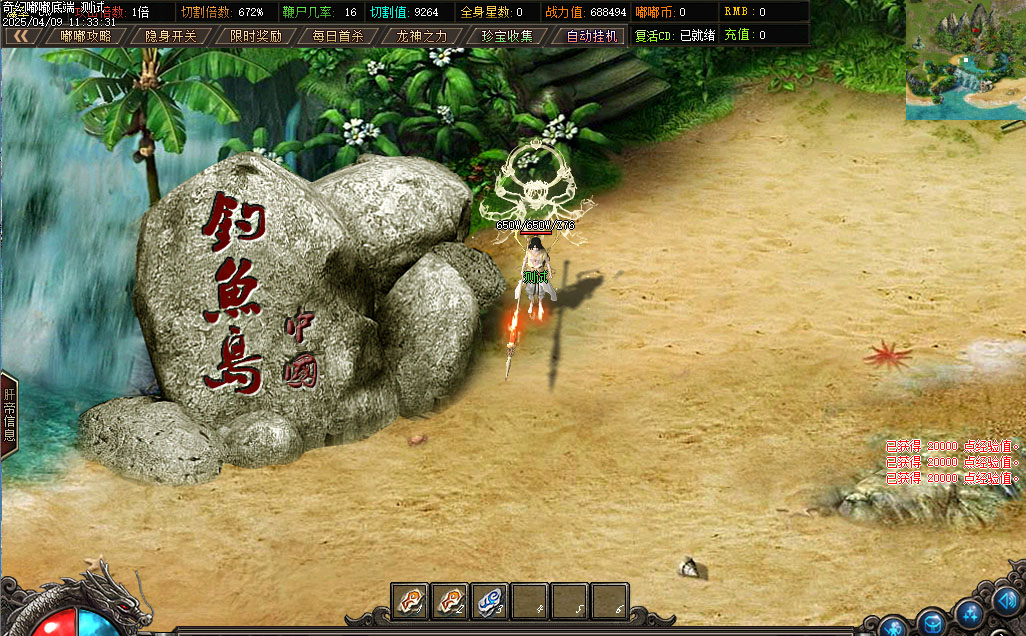Use the orange scroll in hotbar slot 1
Image resolution: width=1026 pixels, height=636 pixels.
(410, 601)
